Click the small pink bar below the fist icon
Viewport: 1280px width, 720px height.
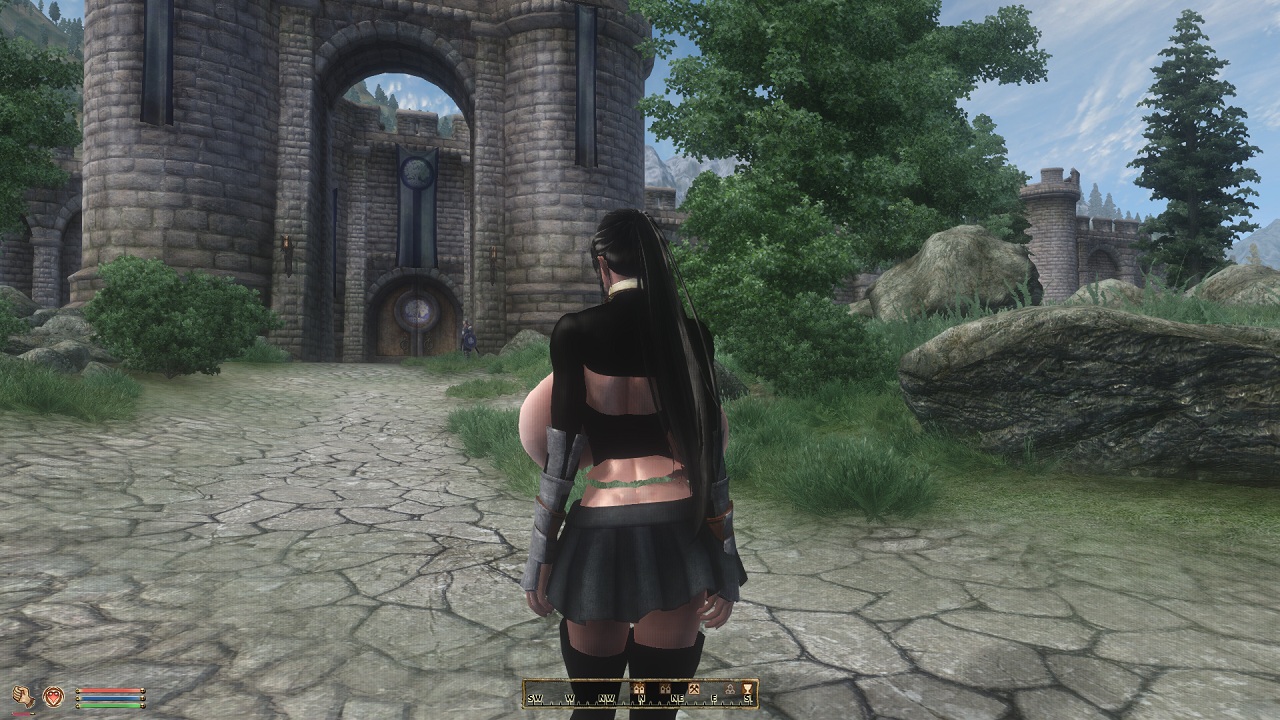point(21,713)
